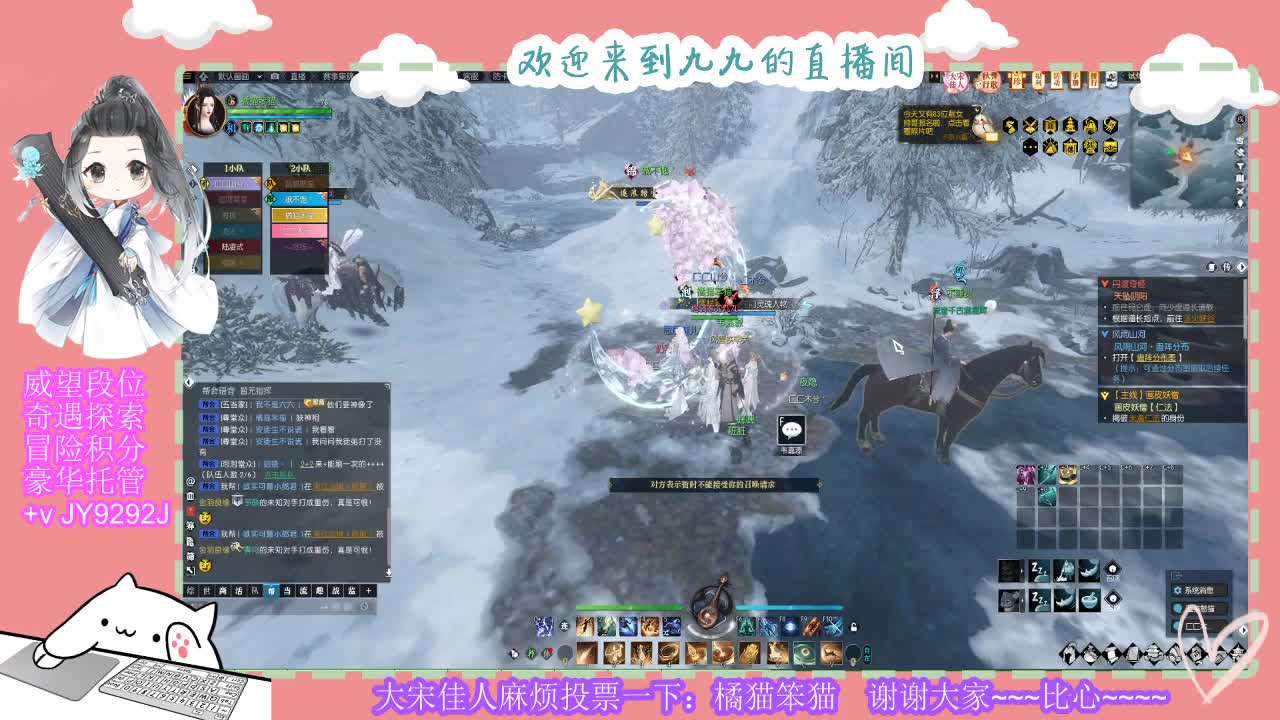Click the + to add a new chat tab

pyautogui.click(x=369, y=590)
